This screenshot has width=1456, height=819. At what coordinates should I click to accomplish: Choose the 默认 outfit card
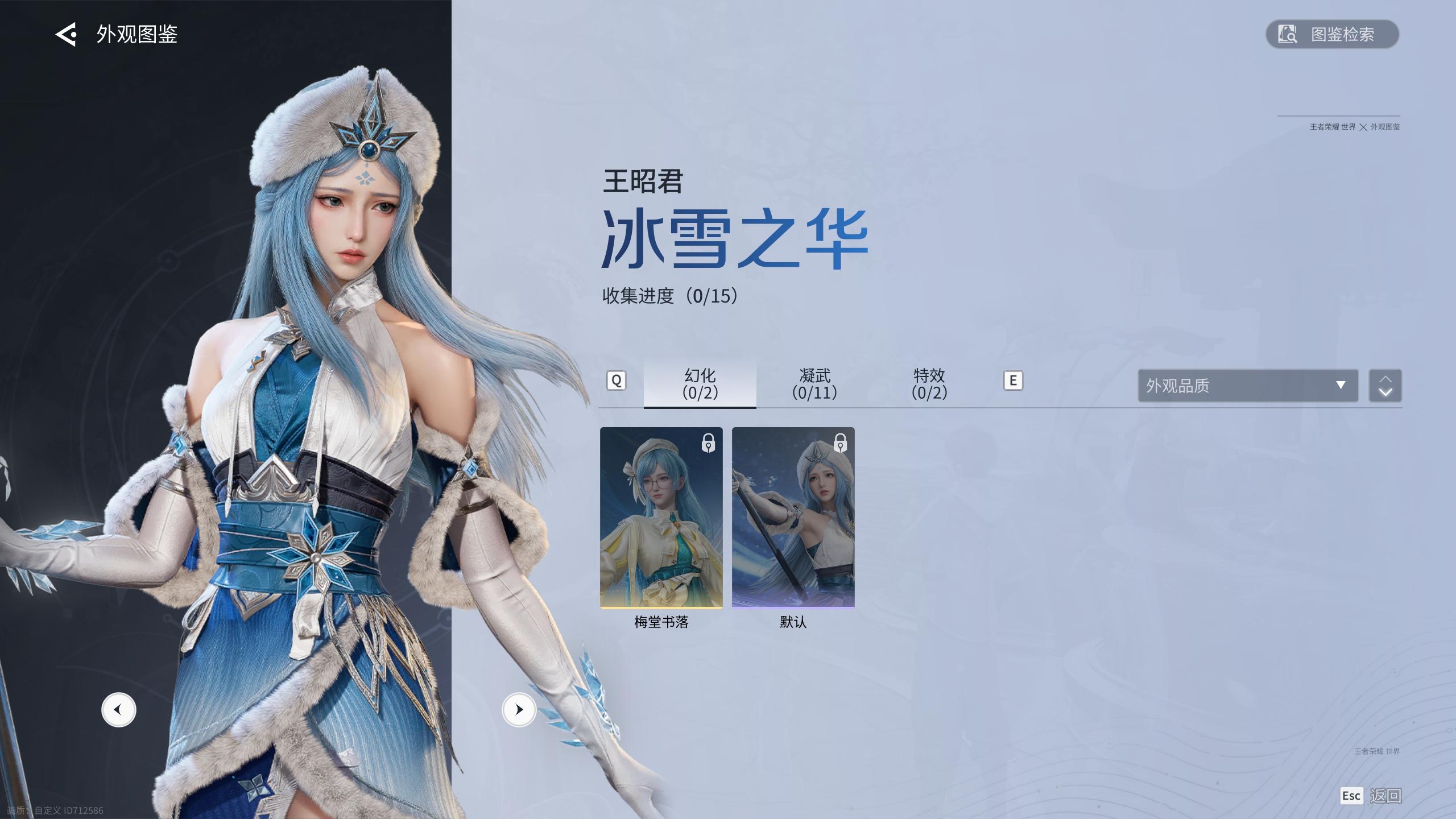793,518
